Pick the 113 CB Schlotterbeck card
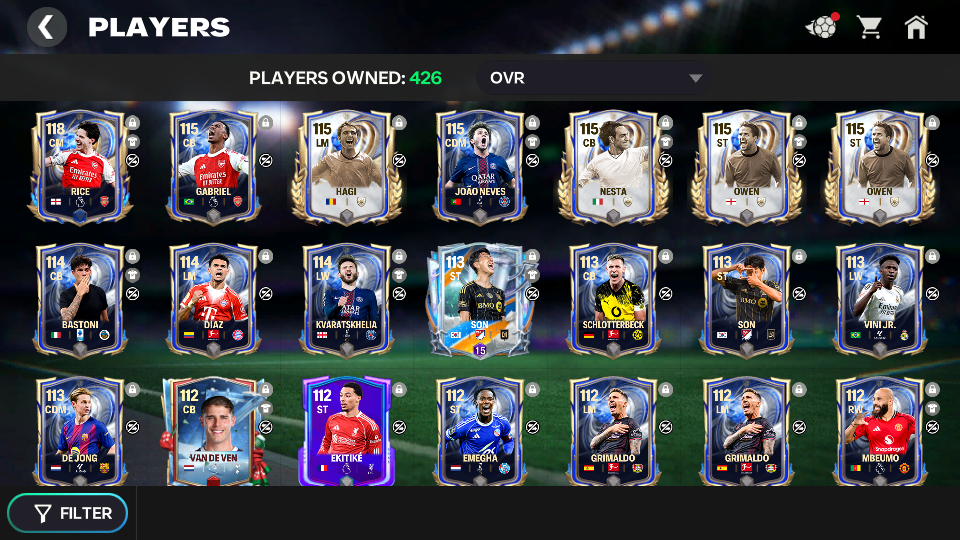This screenshot has height=540, width=960. [613, 298]
